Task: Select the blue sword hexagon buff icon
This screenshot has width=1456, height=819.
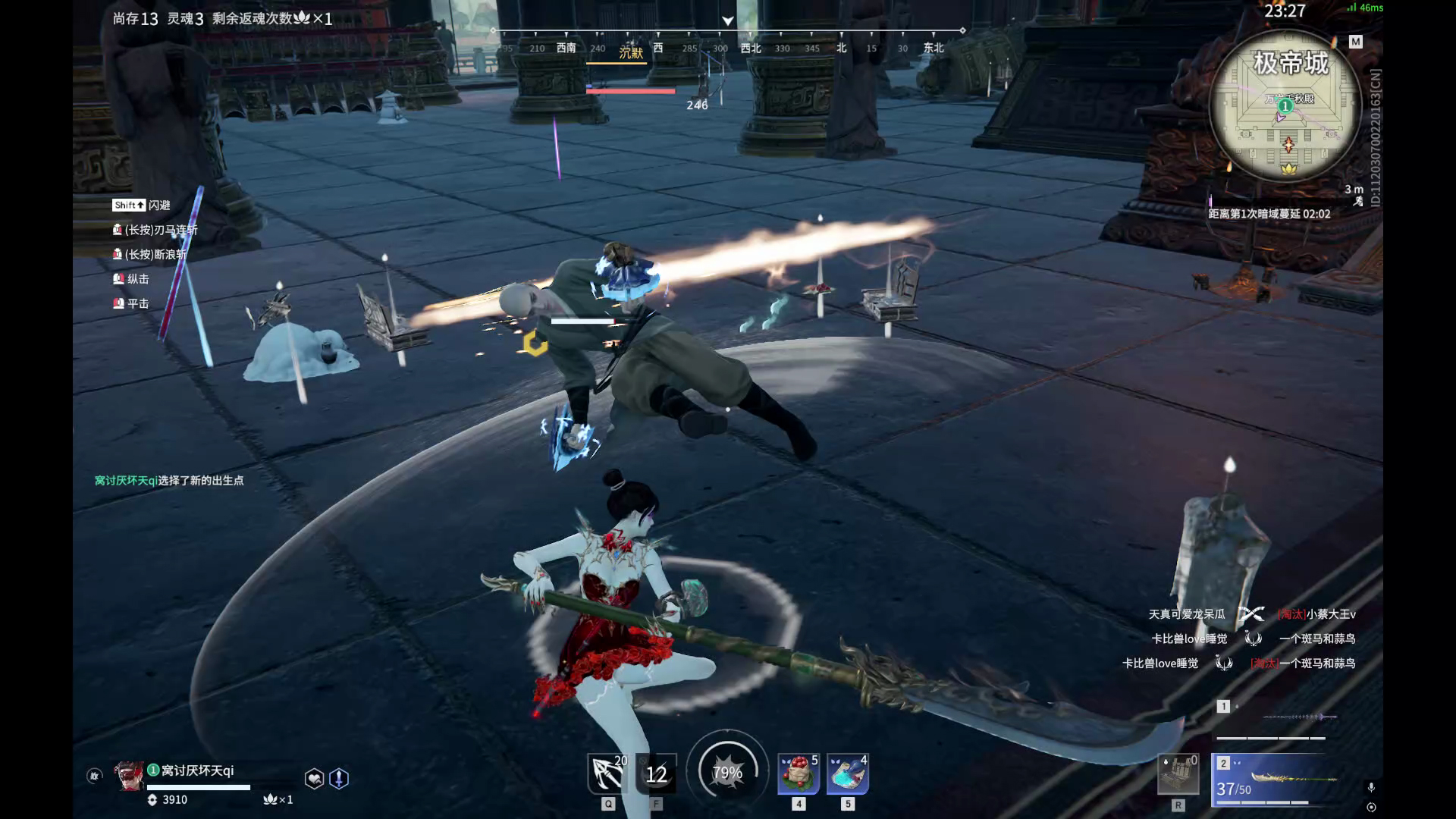Action: 339,778
